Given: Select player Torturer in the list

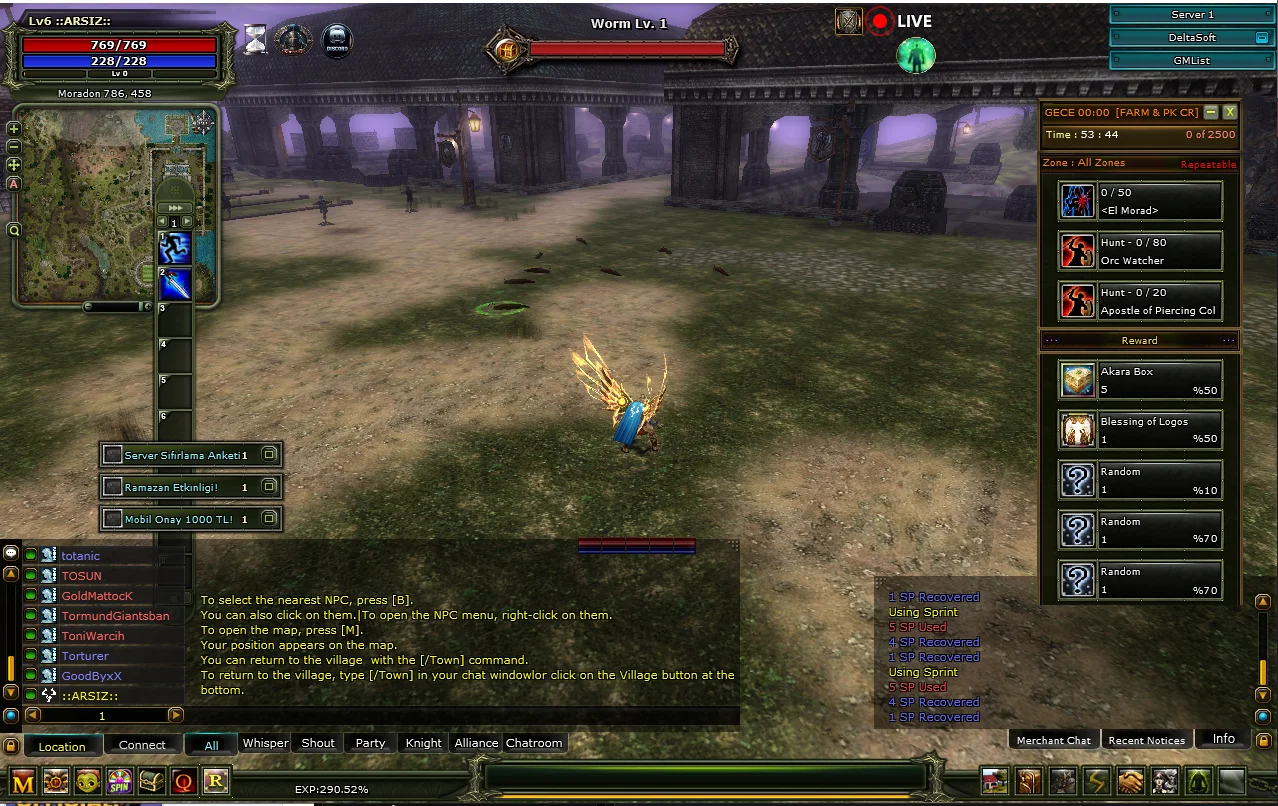Looking at the screenshot, I should pyautogui.click(x=85, y=656).
